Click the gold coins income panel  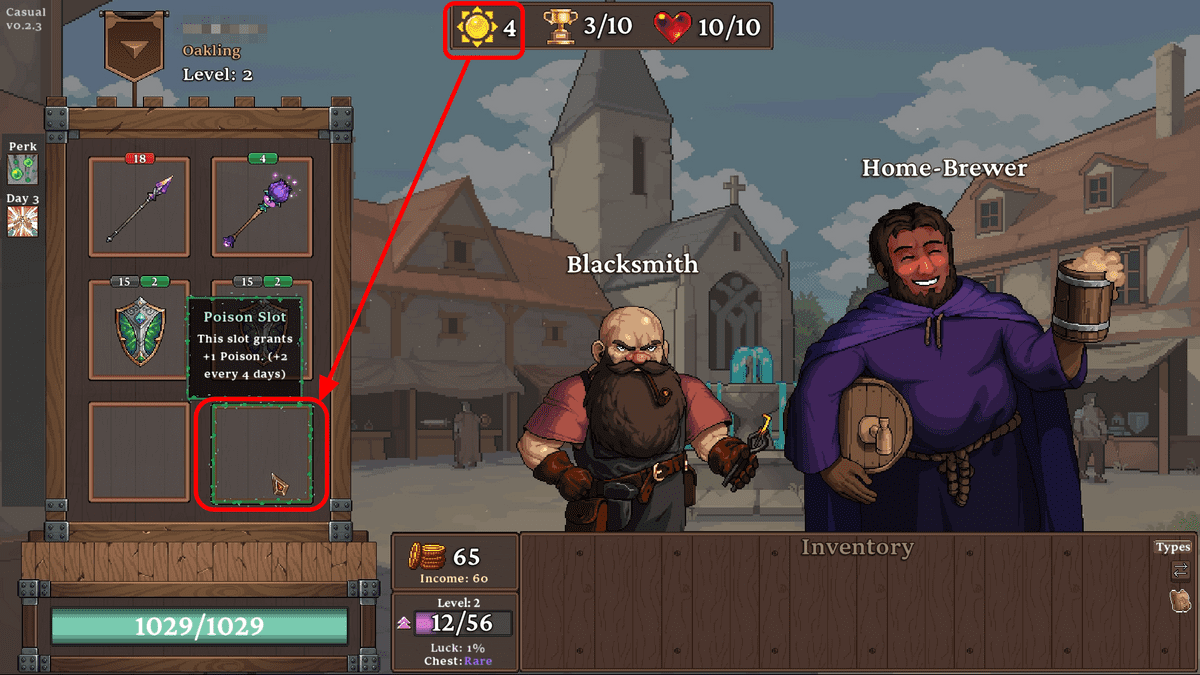pyautogui.click(x=455, y=562)
